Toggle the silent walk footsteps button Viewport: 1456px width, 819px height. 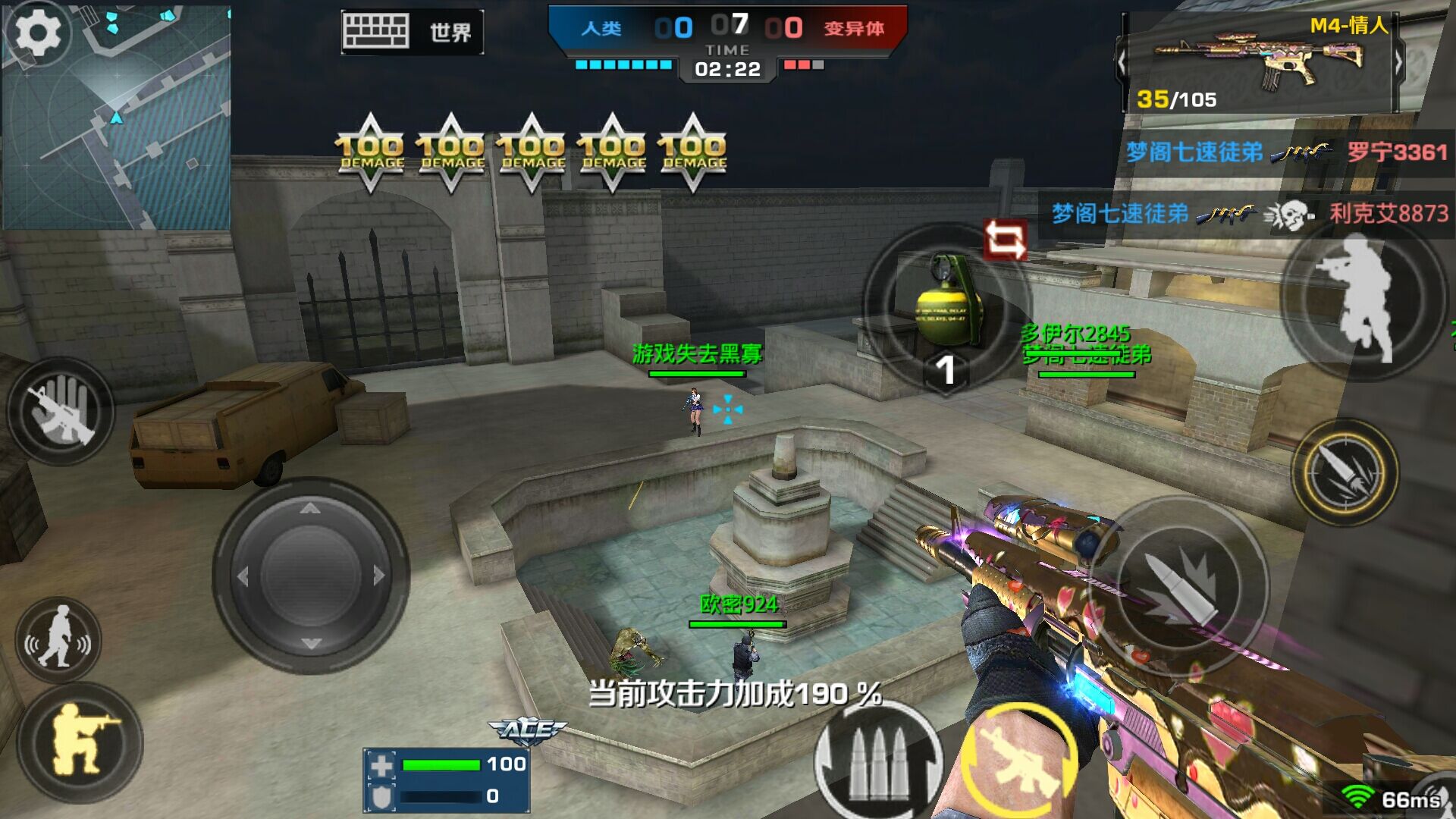click(x=58, y=641)
